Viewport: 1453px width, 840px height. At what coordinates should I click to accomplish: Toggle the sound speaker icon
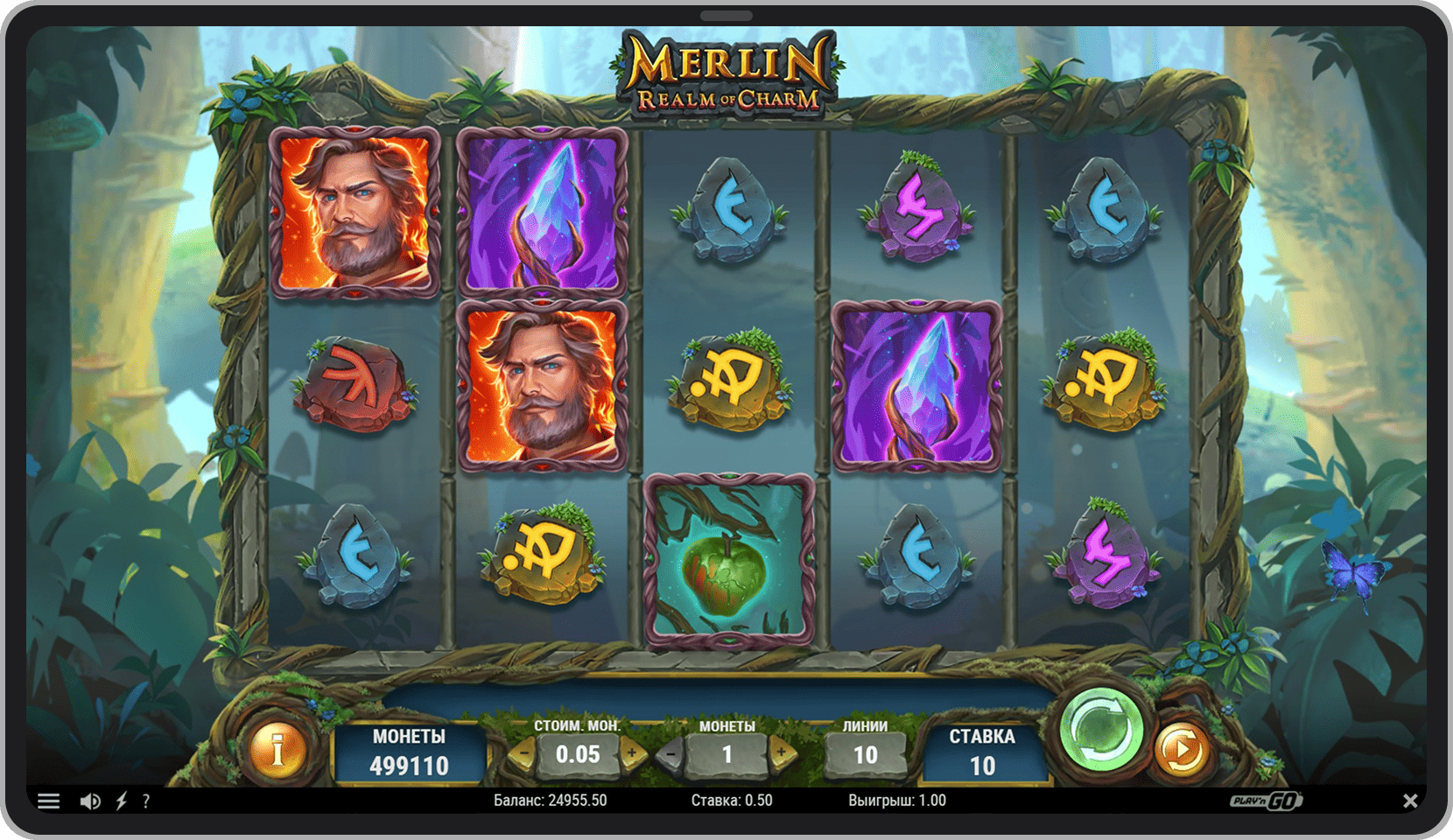(x=90, y=801)
